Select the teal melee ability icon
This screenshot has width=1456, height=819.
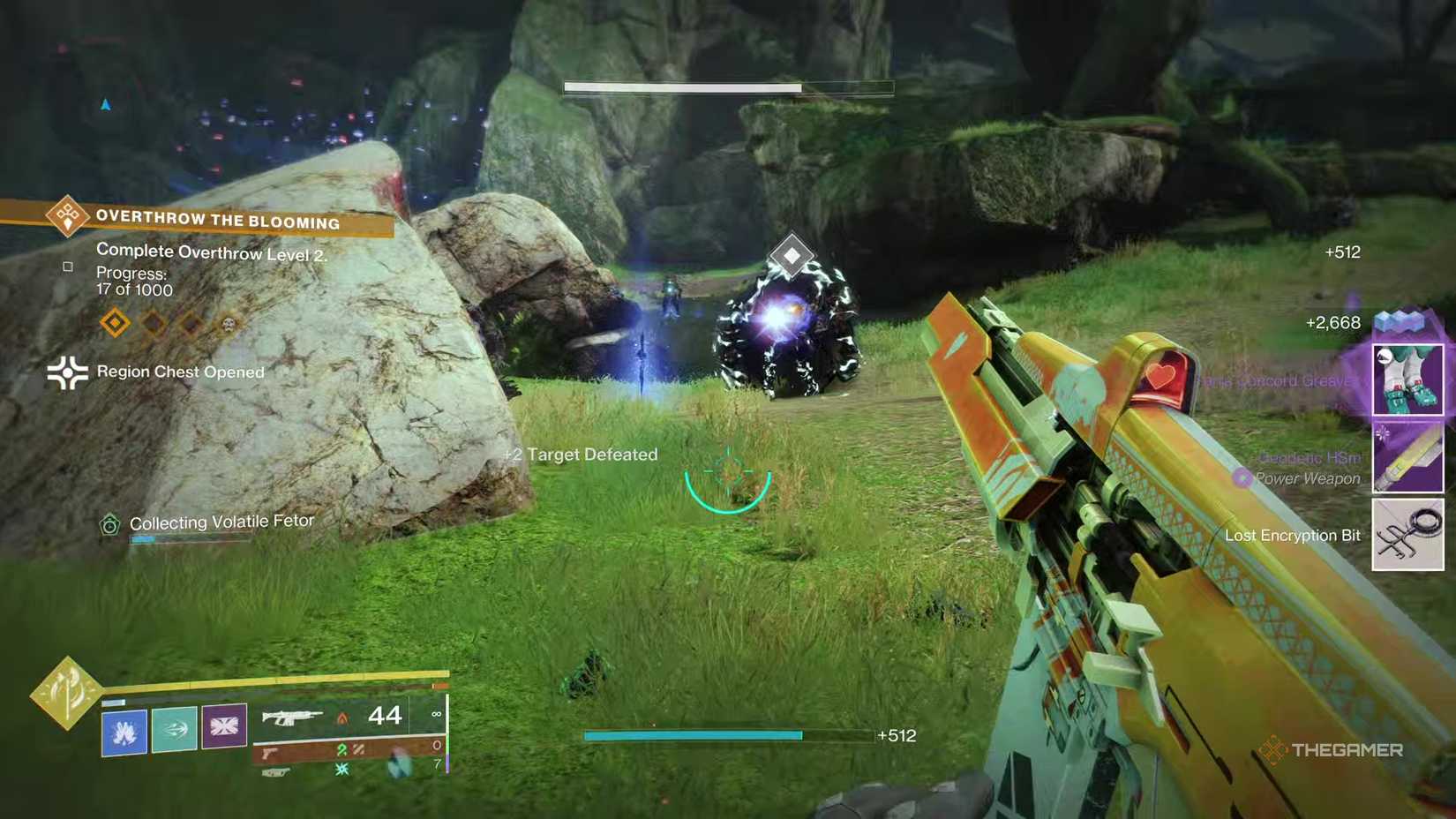pyautogui.click(x=174, y=731)
